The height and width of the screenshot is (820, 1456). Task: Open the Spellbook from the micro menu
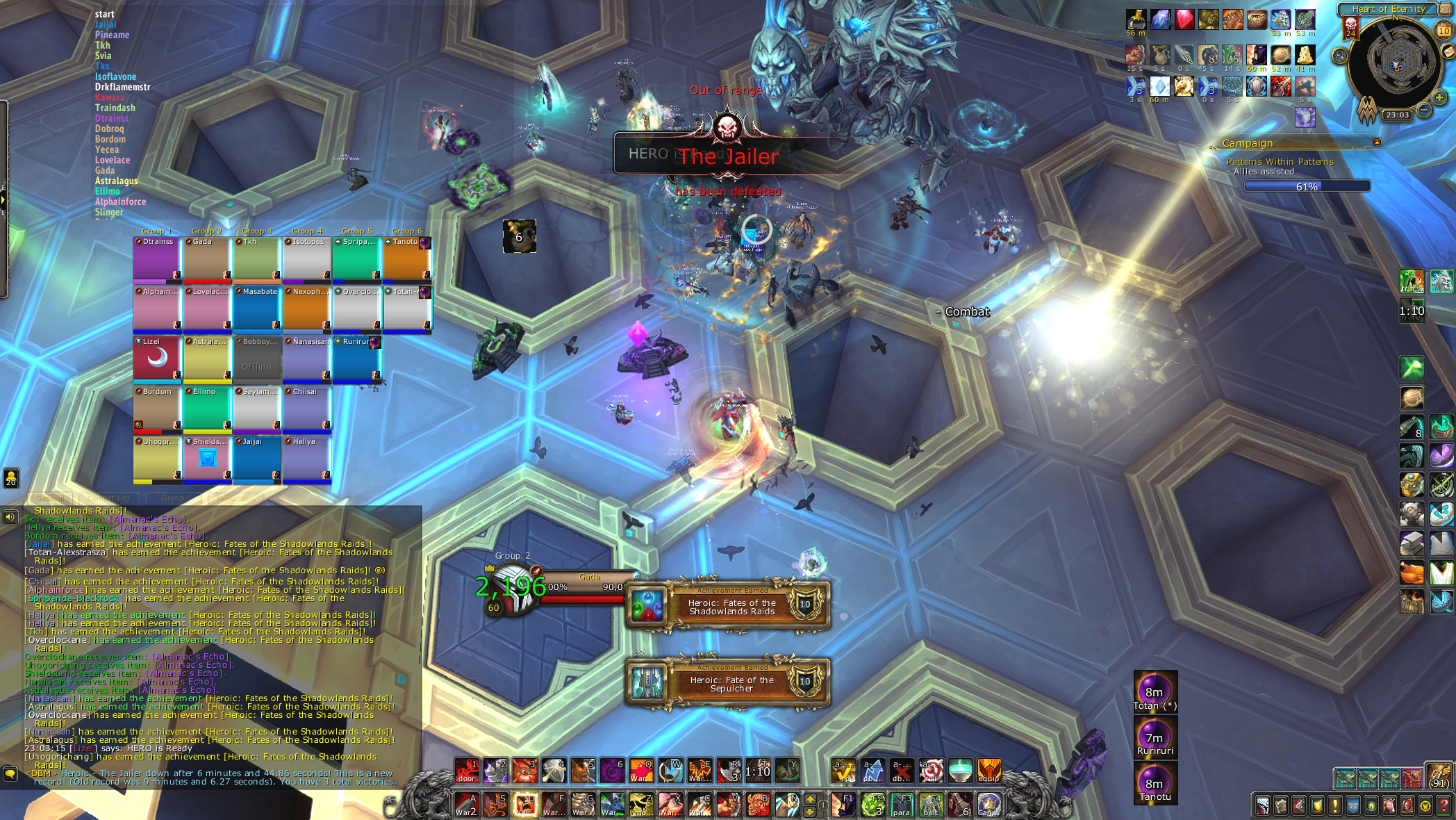tap(1281, 806)
